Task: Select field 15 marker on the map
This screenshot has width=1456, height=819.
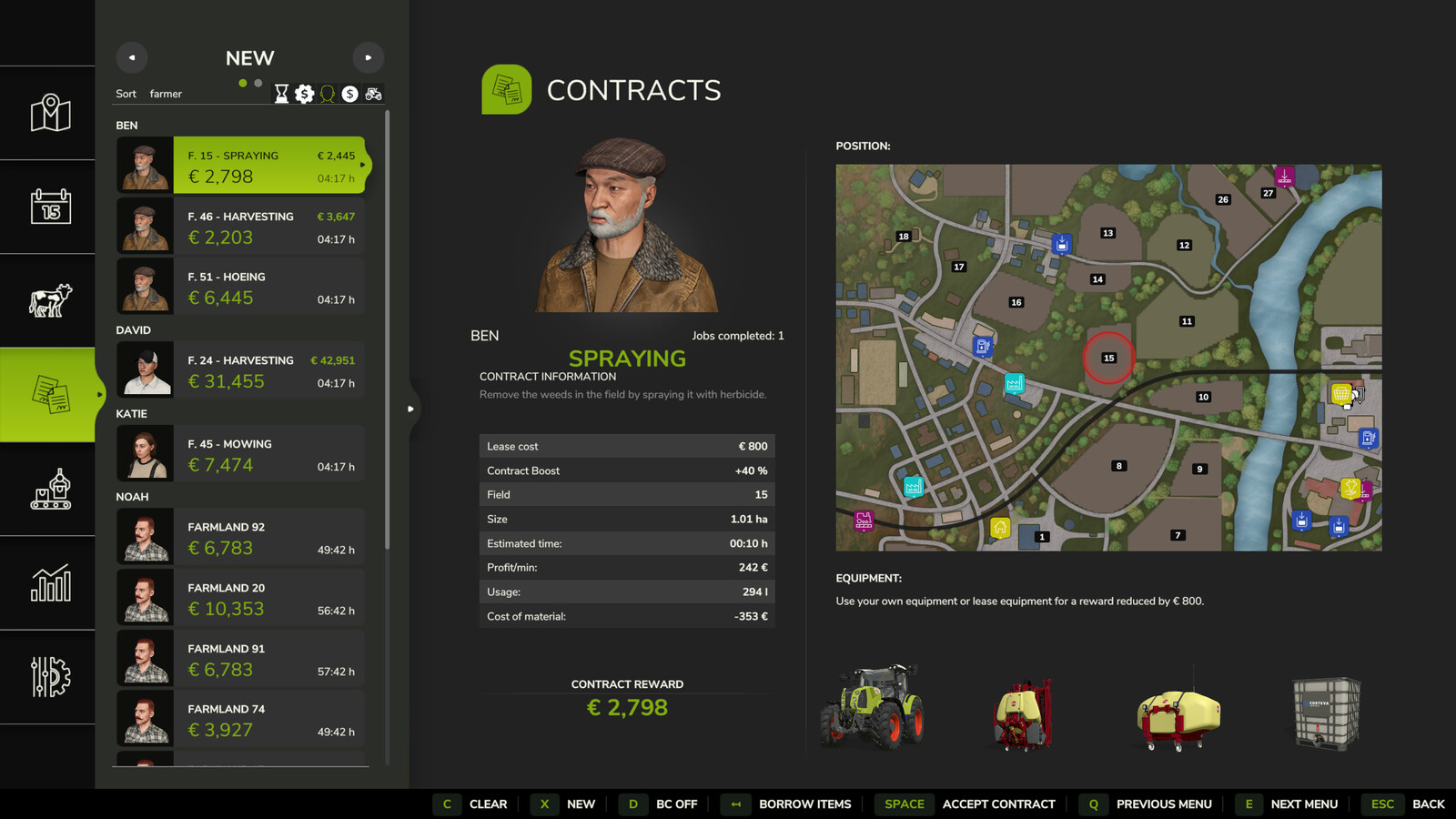Action: (x=1108, y=358)
